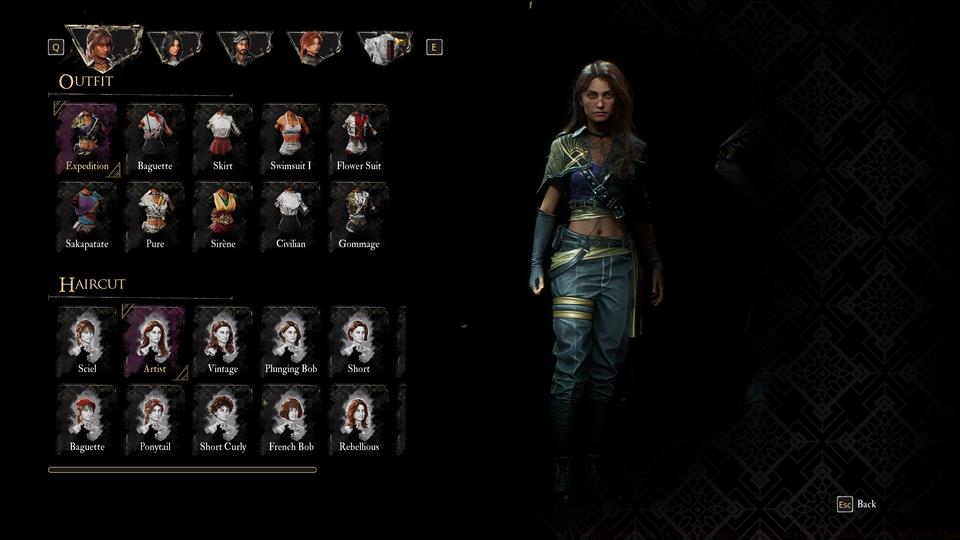The image size is (960, 540).
Task: Go back using the Back button
Action: pos(857,504)
